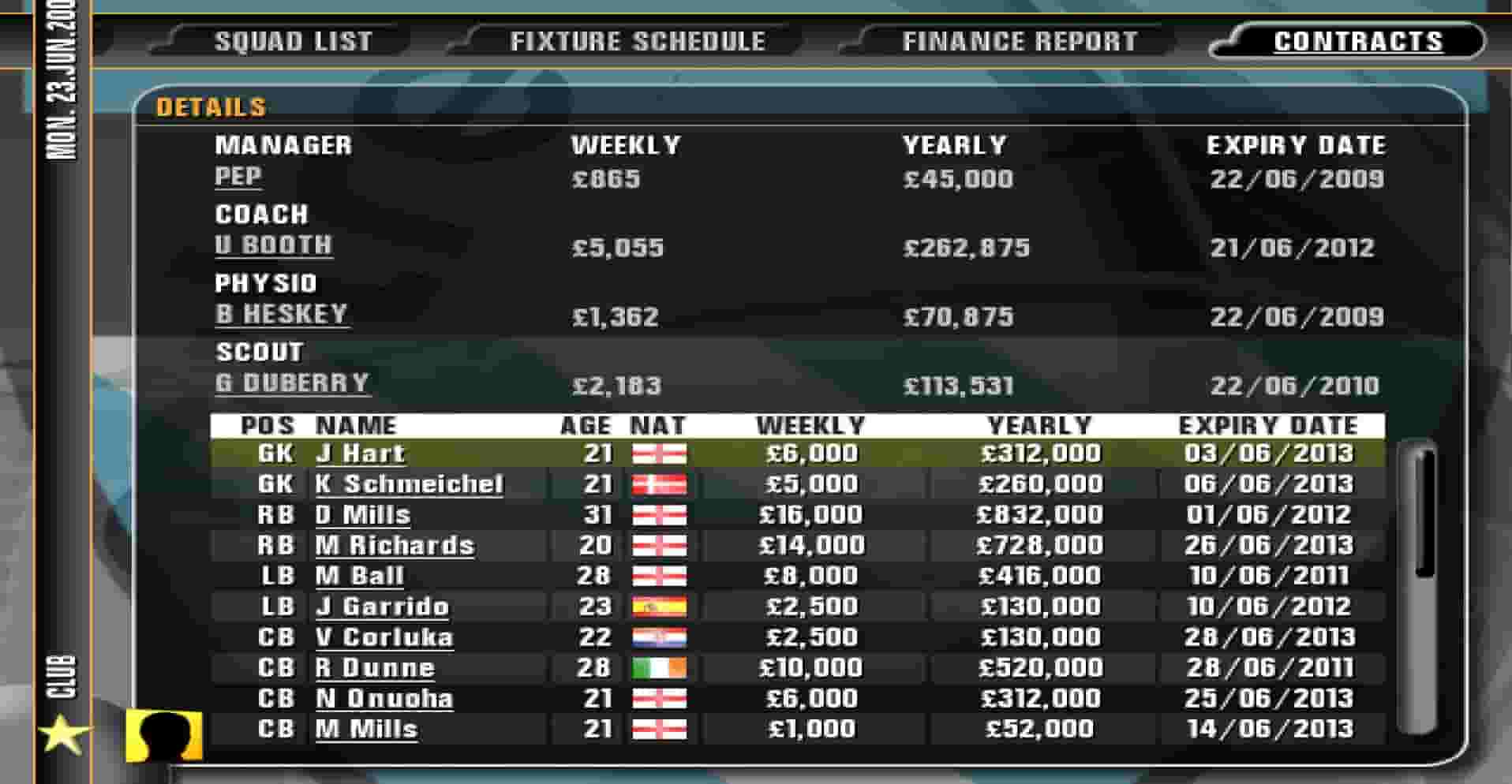
Task: Click the Denmark flag beside K Schmeichel
Action: tap(659, 483)
